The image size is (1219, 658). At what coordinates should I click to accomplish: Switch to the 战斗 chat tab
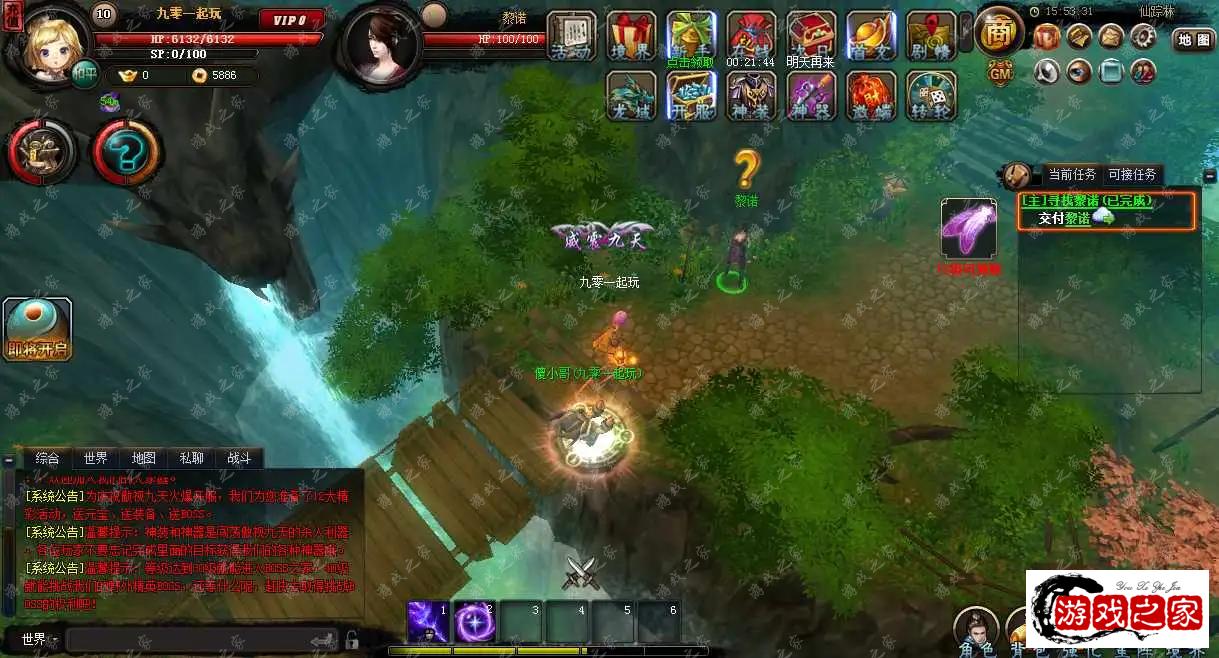point(239,458)
